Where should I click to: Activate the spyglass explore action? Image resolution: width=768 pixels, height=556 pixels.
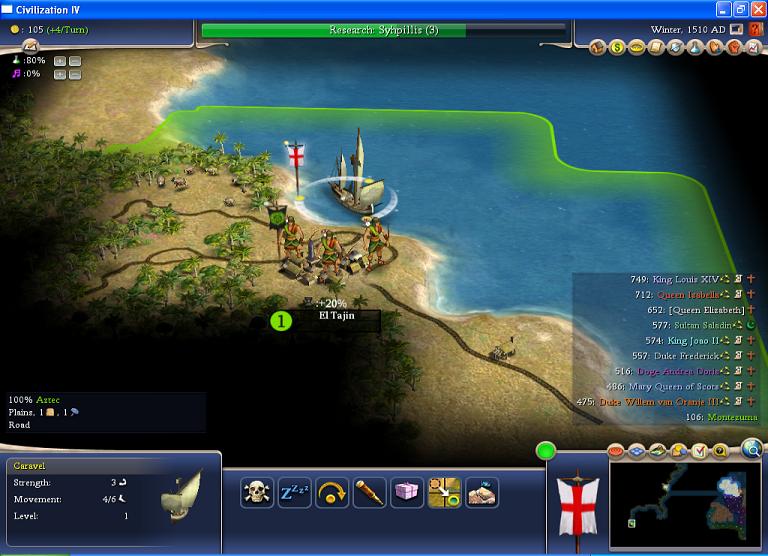pos(369,492)
